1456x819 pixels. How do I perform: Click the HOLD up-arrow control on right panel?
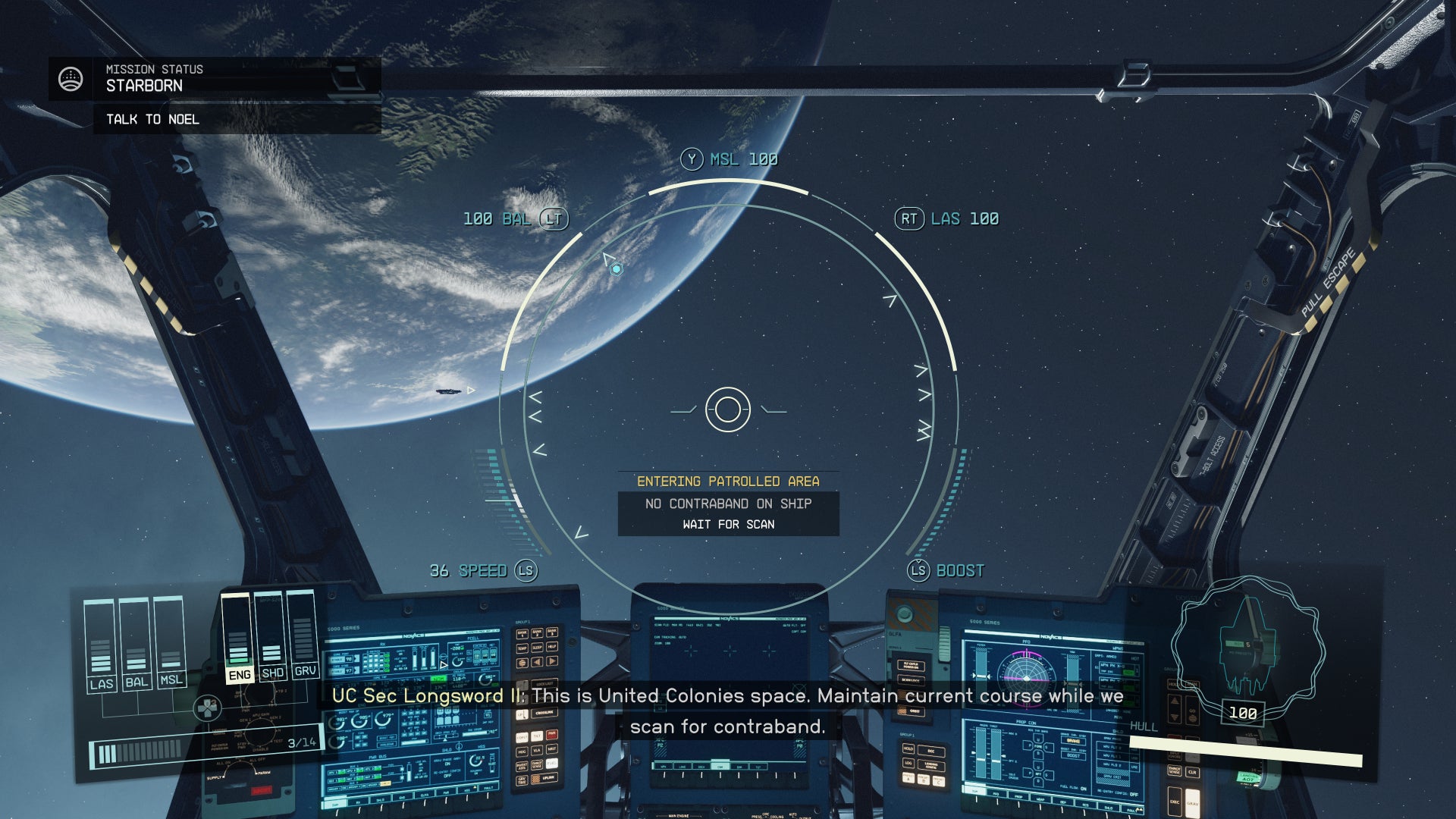coord(1175,700)
